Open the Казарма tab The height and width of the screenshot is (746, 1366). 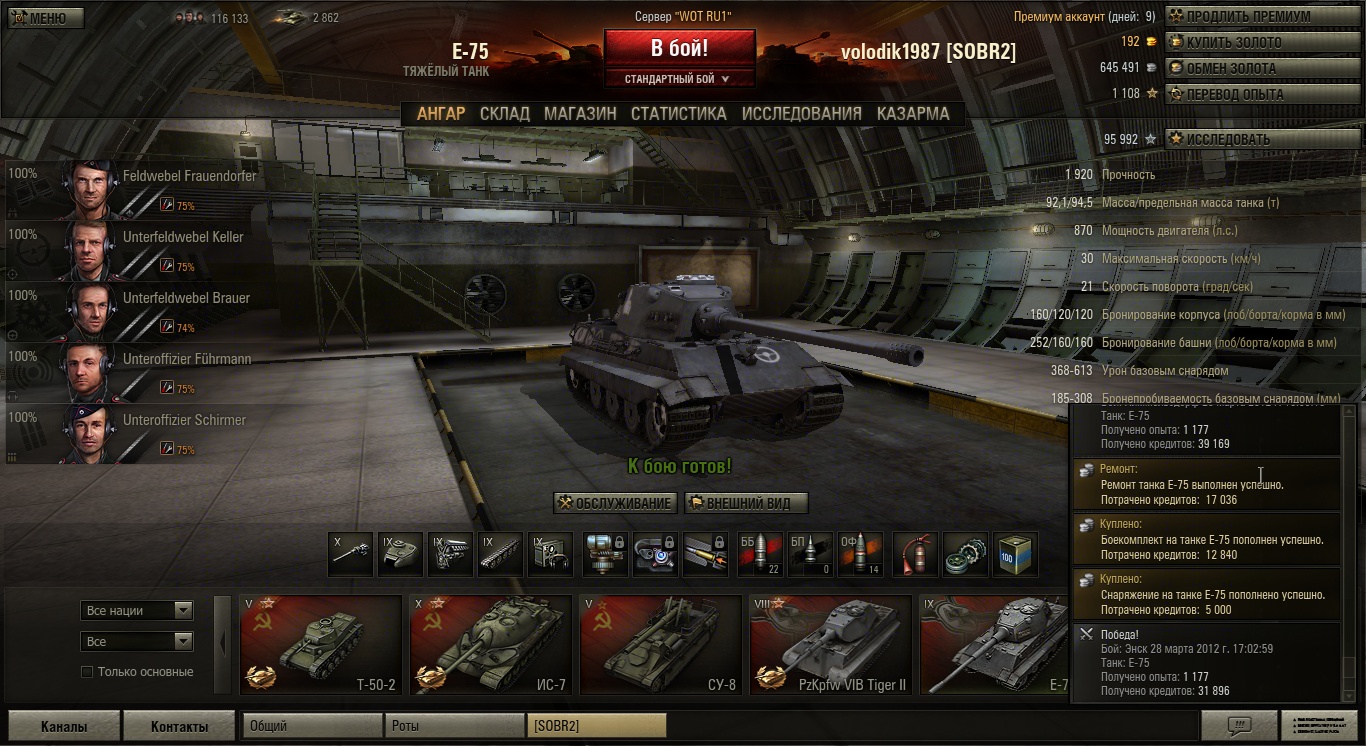913,114
